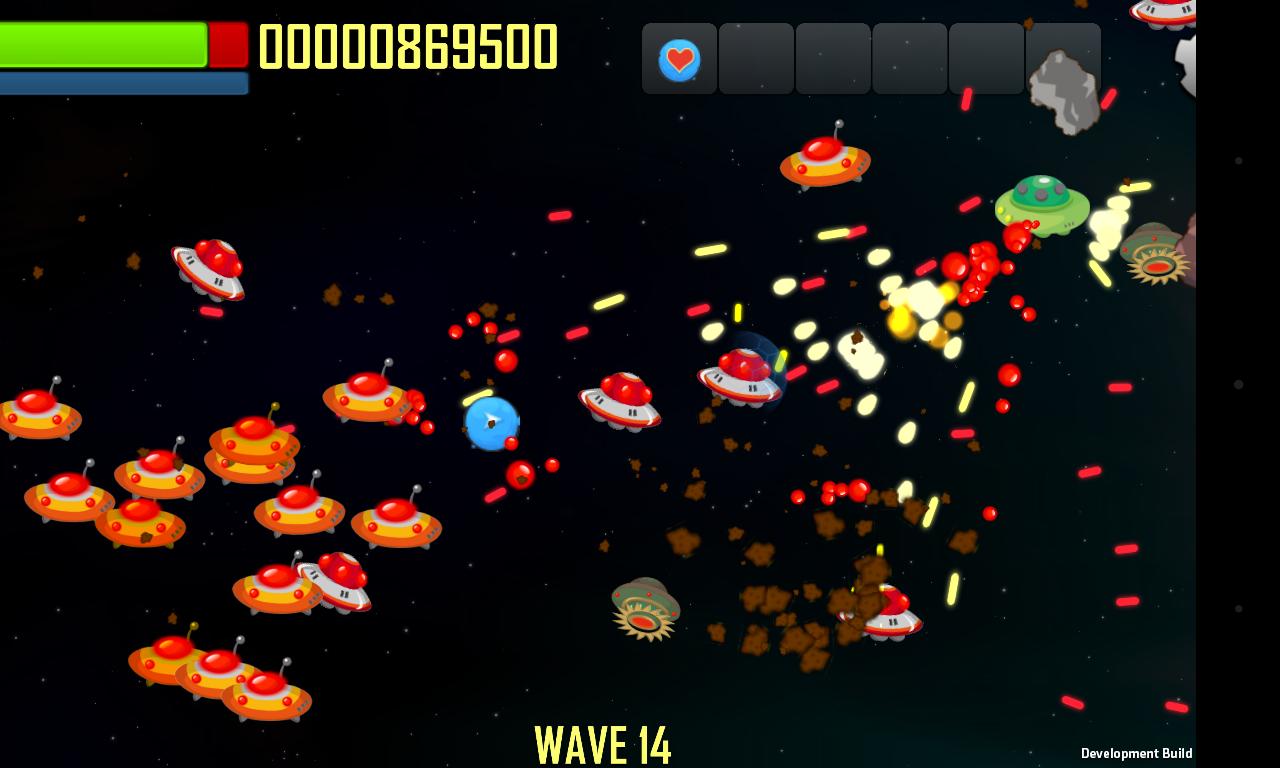This screenshot has height=768, width=1280.
Task: Select the heart power-up icon
Action: [x=679, y=59]
